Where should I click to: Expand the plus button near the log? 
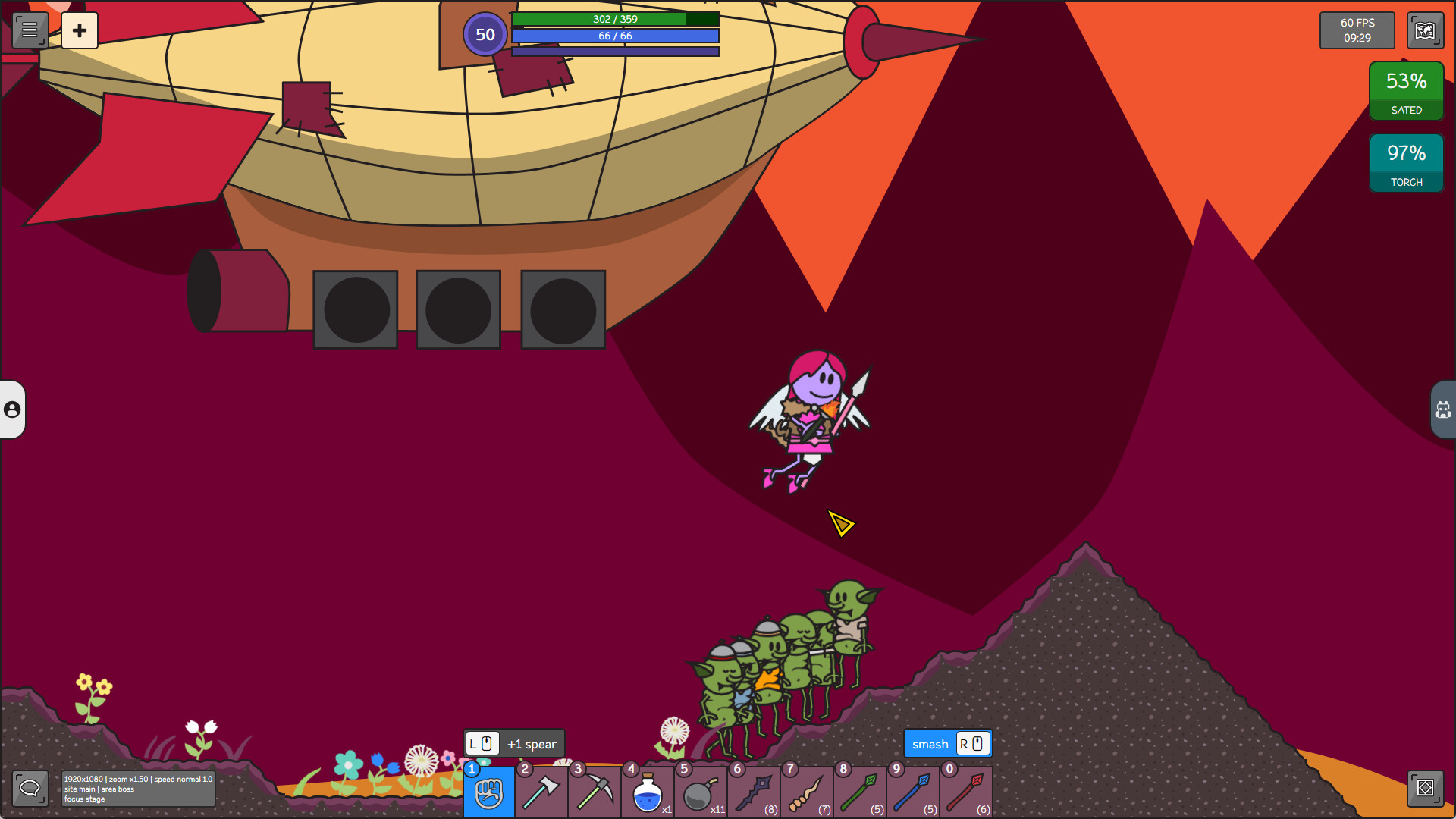coord(80,30)
